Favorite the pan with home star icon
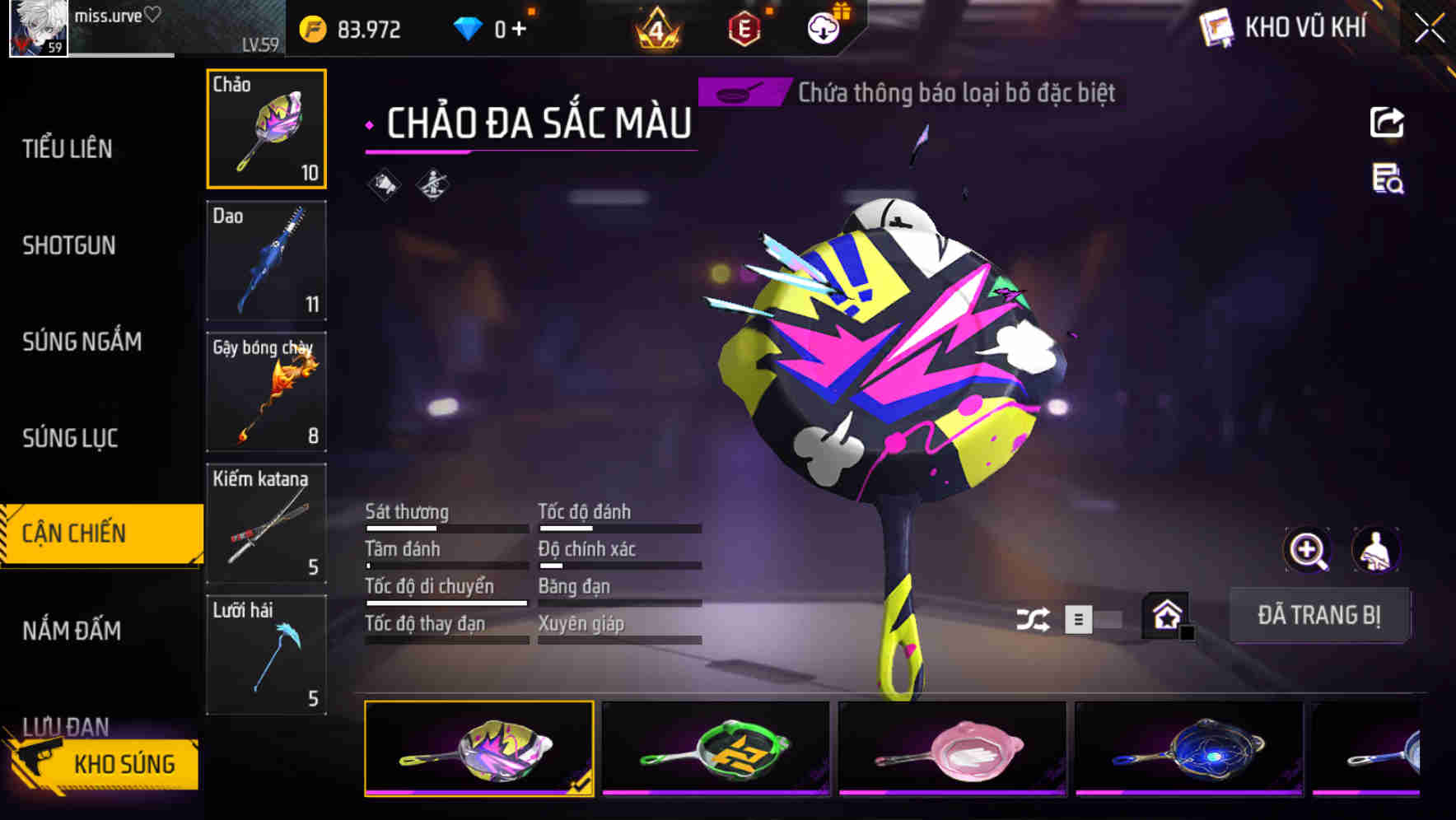 pyautogui.click(x=1164, y=615)
